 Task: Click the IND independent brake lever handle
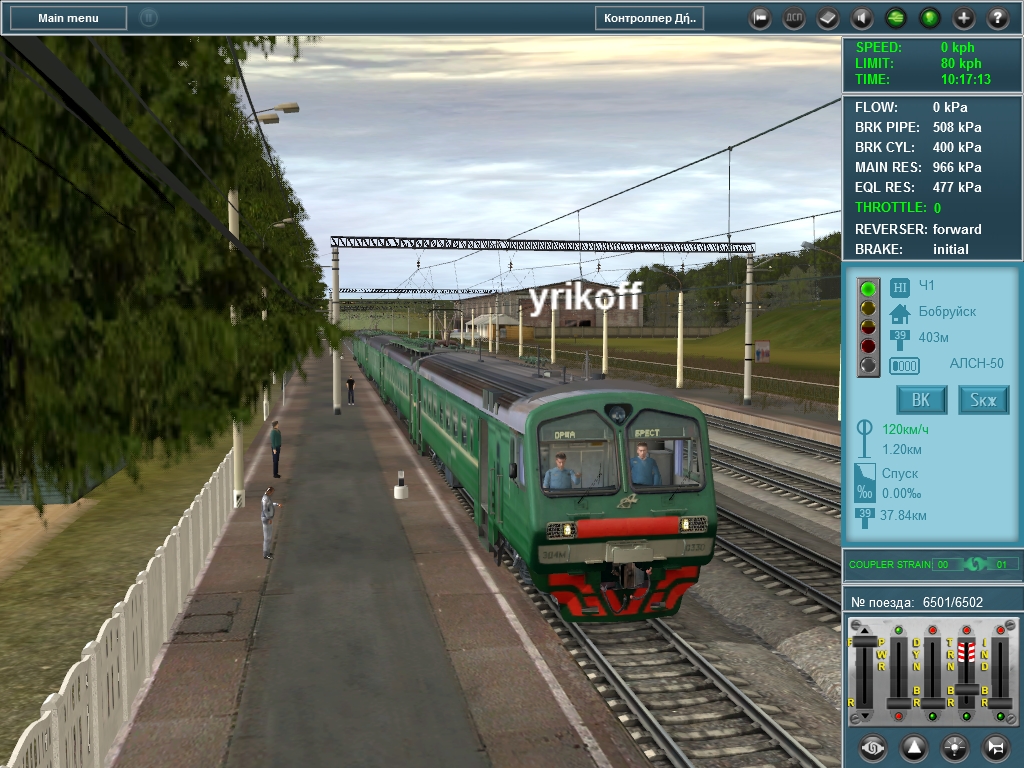(x=1000, y=704)
